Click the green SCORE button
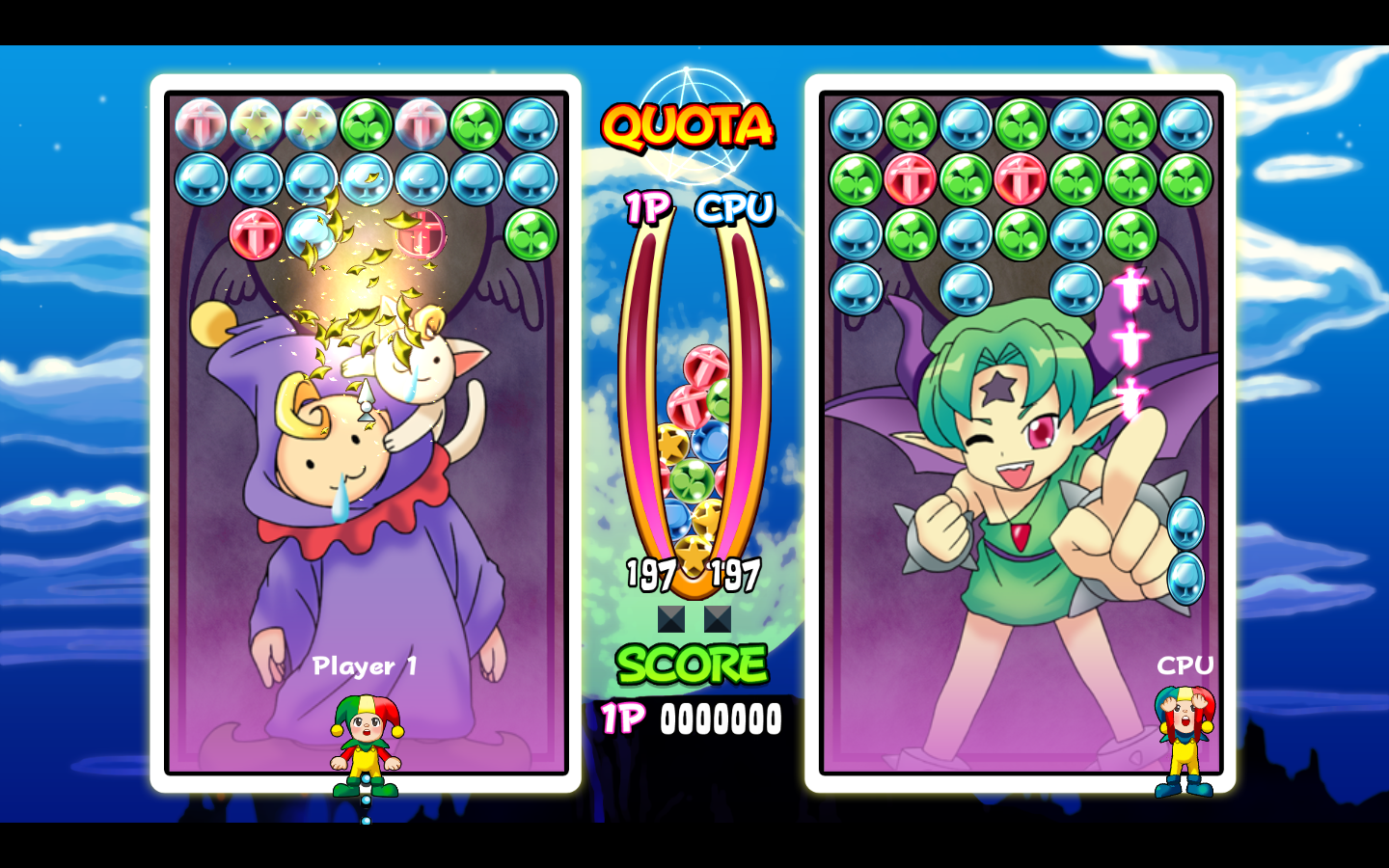 (x=691, y=665)
